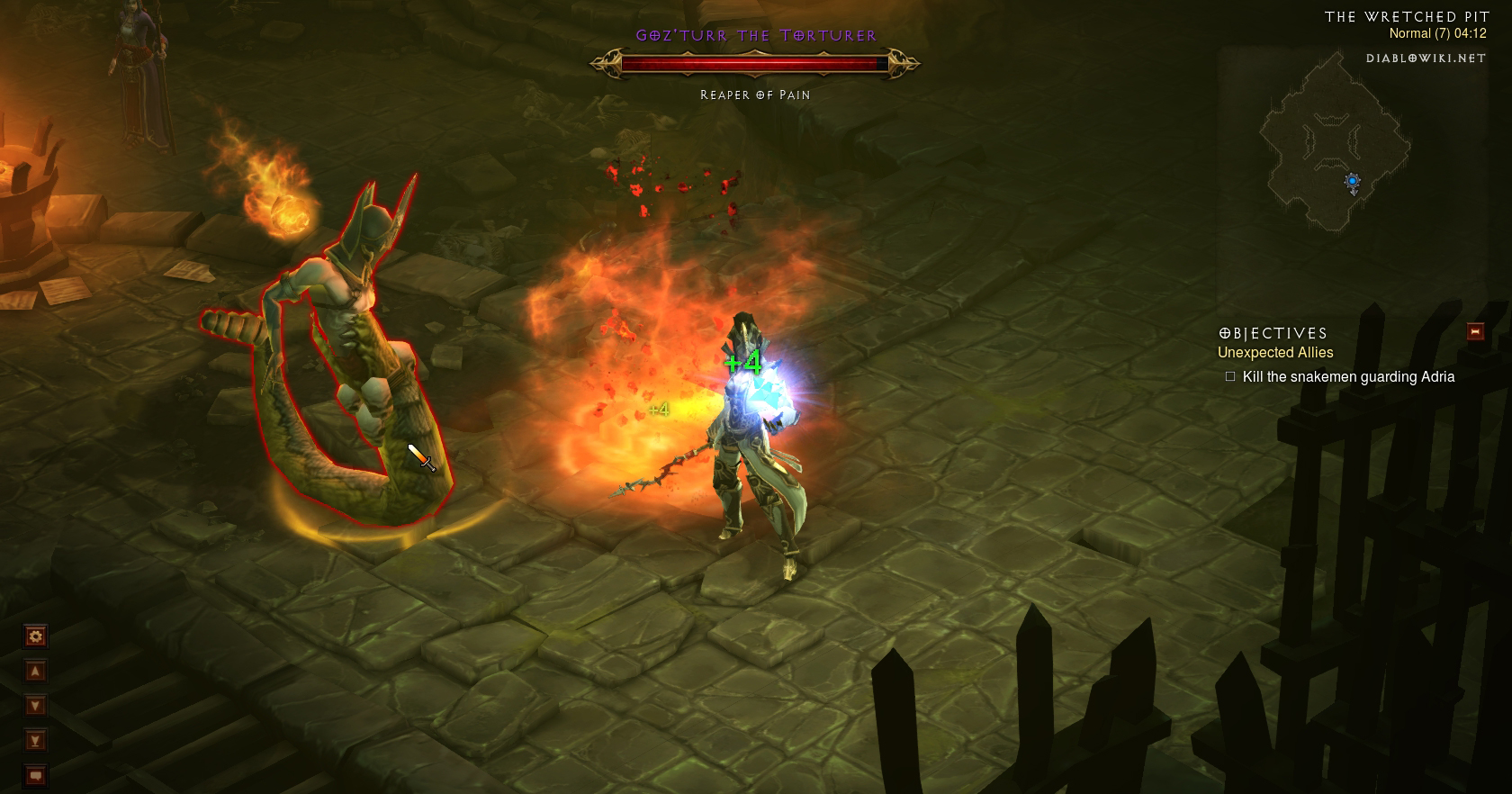The width and height of the screenshot is (1512, 794).
Task: Click the player marker on the minimap
Action: click(x=1352, y=183)
